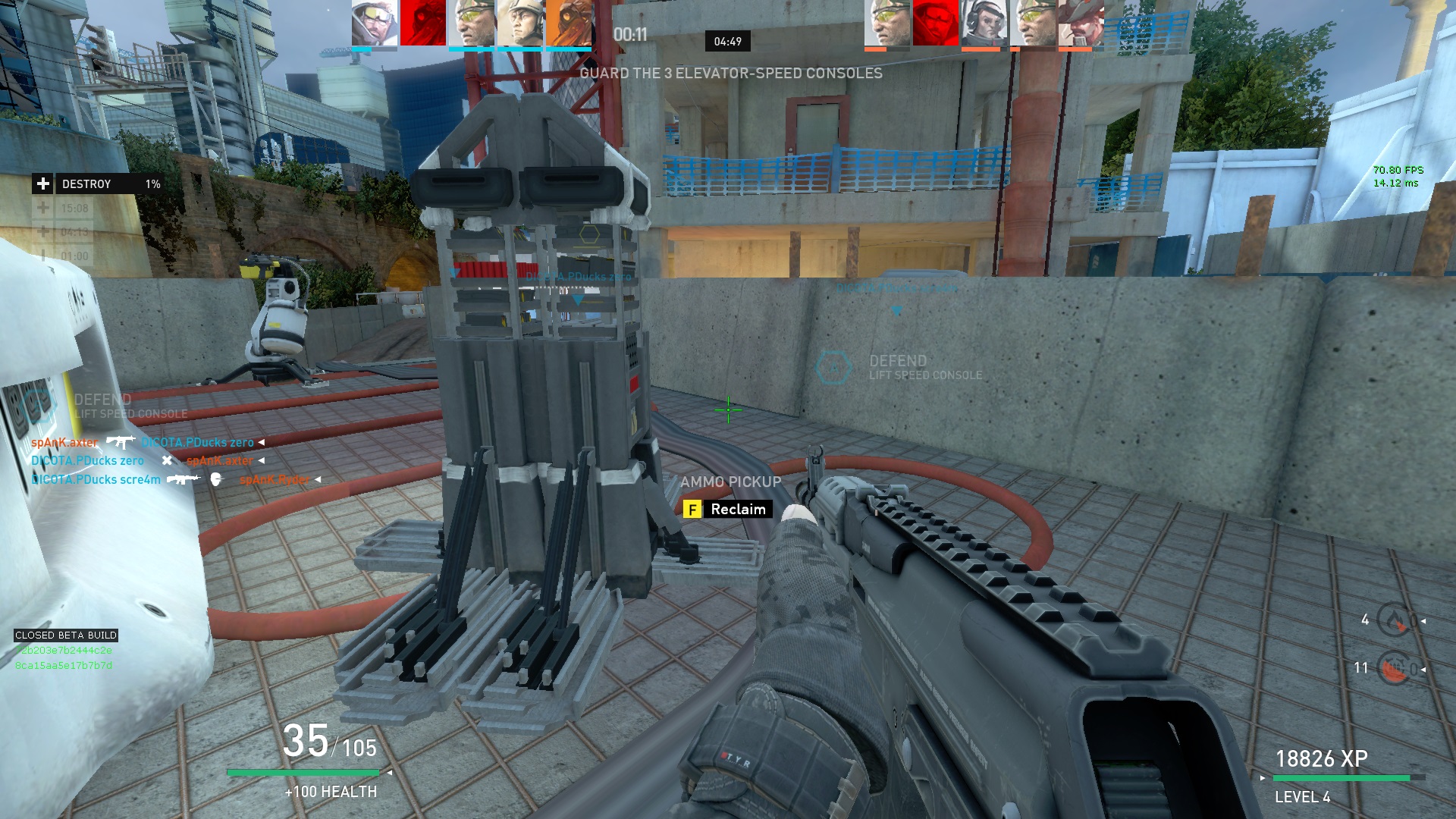Click the DEFEND Lift Speed Console marker on the wall

(x=899, y=367)
